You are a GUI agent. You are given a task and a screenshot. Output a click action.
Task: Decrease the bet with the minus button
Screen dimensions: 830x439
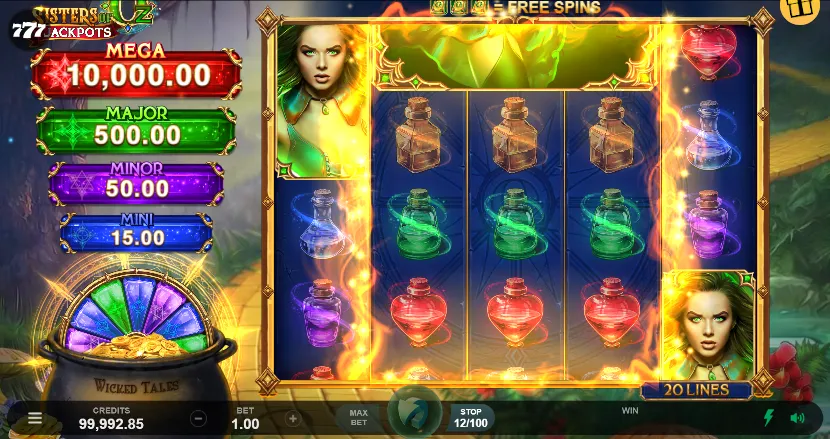[x=199, y=419]
